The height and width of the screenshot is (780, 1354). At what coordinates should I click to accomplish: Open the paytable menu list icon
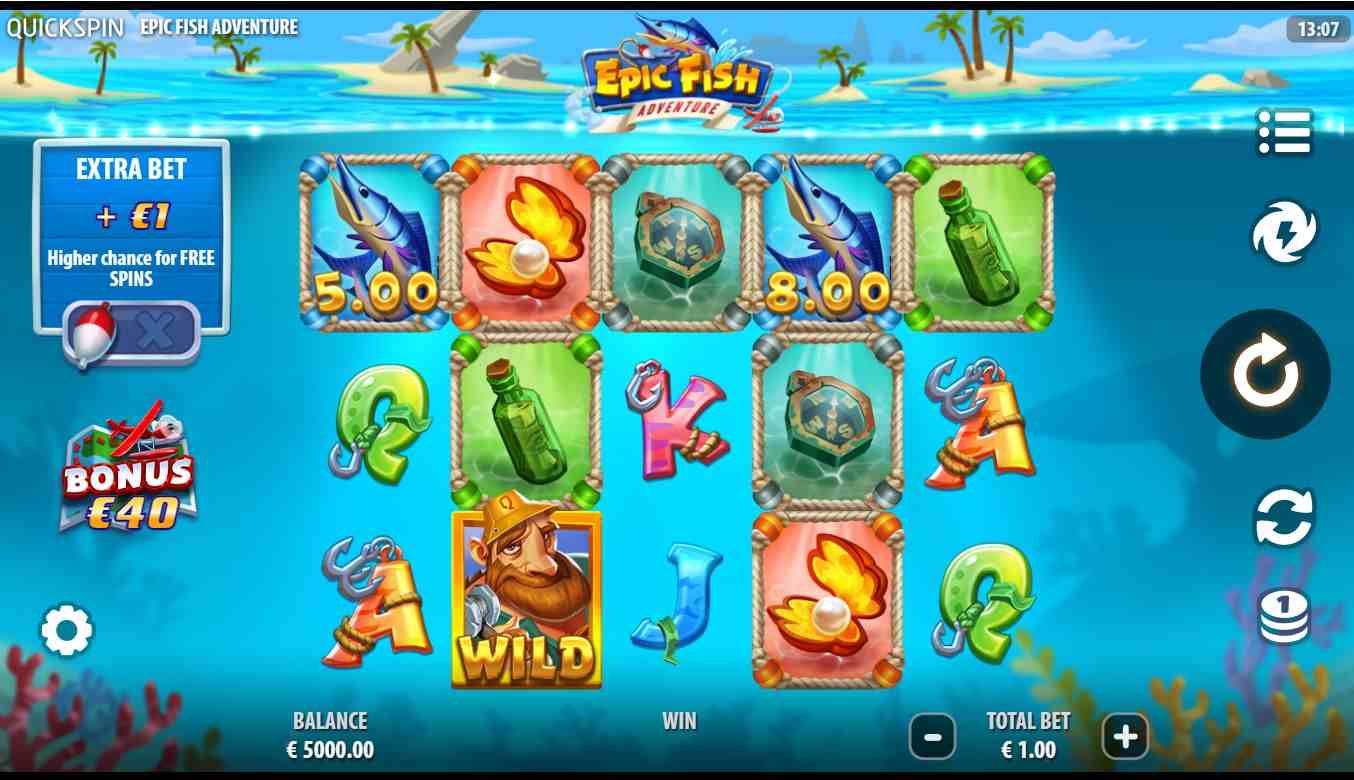(x=1284, y=132)
